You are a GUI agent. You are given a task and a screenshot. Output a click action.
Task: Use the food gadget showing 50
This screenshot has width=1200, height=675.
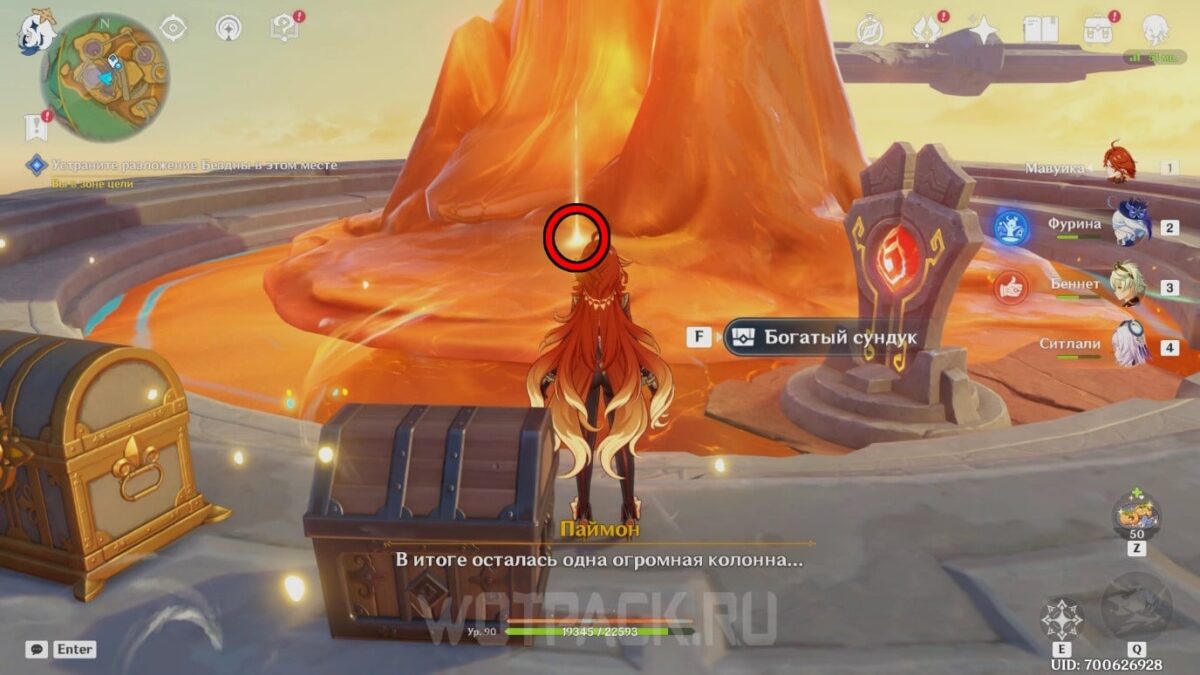pyautogui.click(x=1137, y=517)
